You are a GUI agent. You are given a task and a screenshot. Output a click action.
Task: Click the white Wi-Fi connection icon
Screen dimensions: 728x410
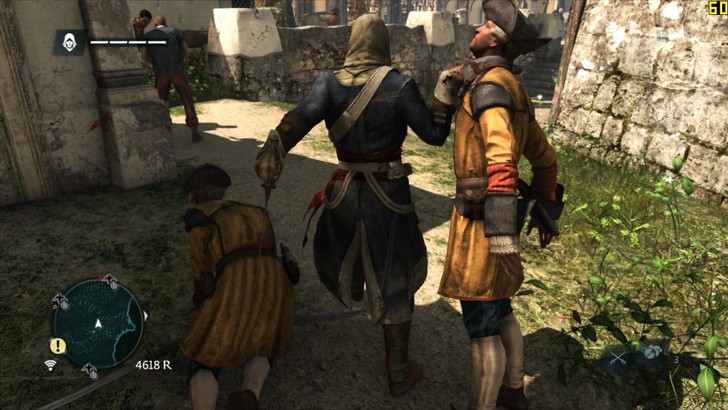pos(50,365)
